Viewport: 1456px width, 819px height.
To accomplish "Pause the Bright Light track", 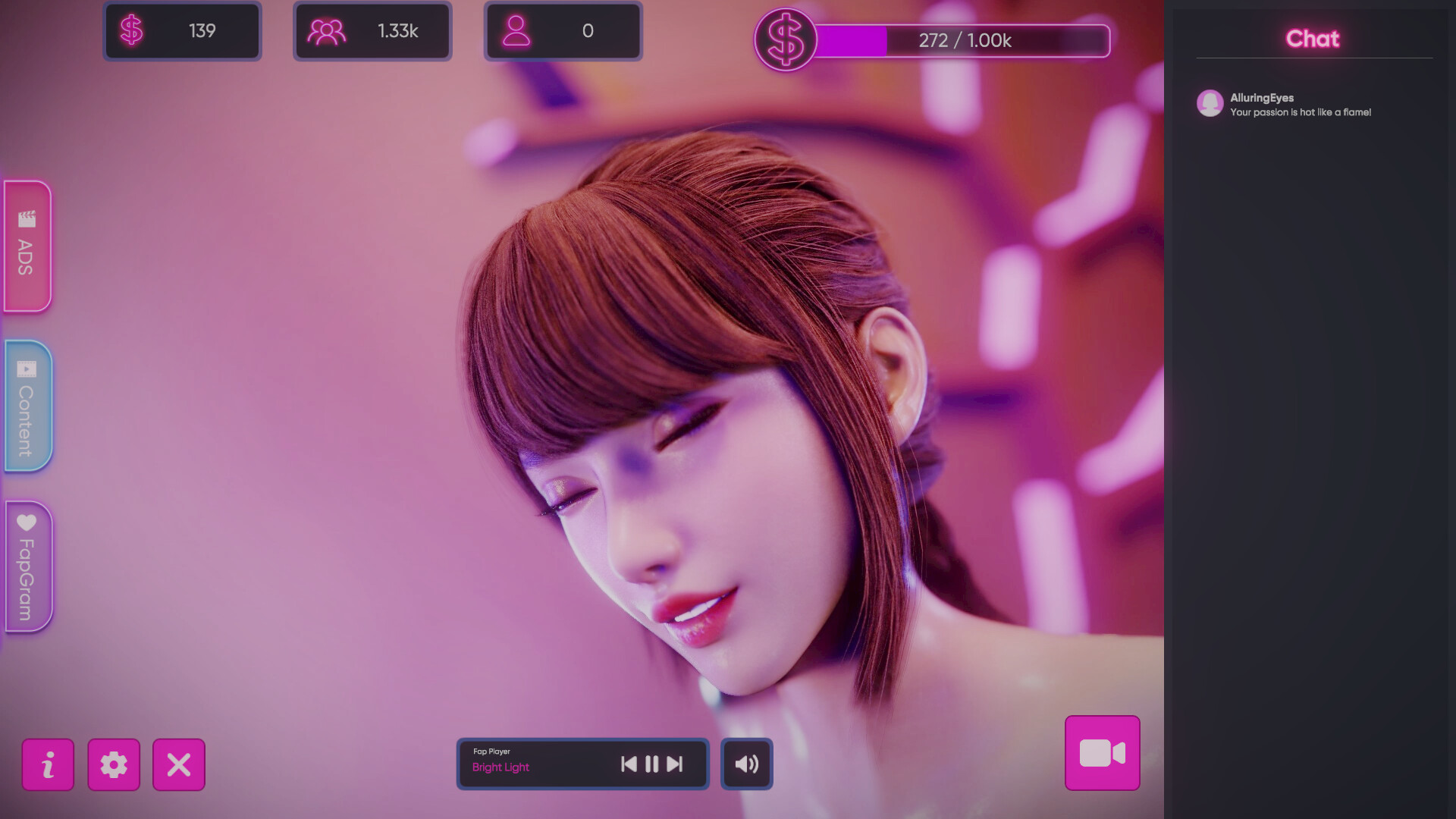I will 652,764.
